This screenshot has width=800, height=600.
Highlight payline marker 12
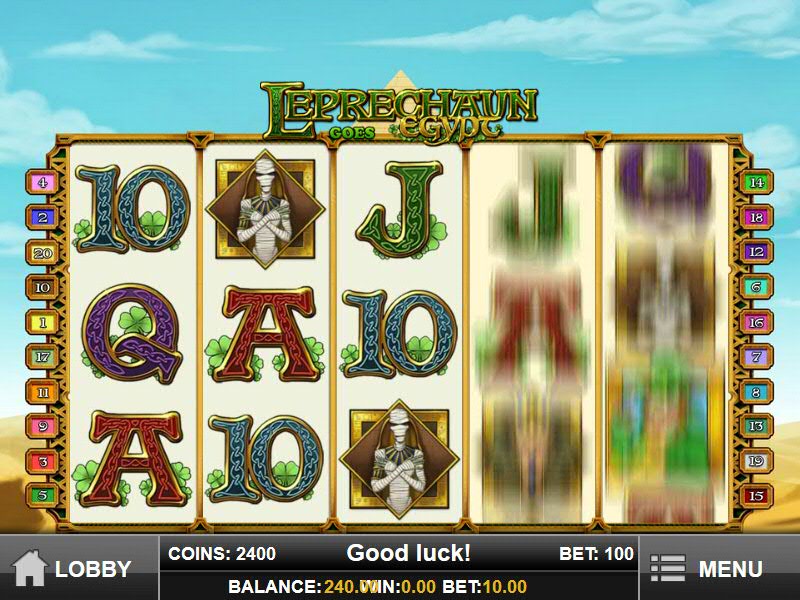pos(756,253)
